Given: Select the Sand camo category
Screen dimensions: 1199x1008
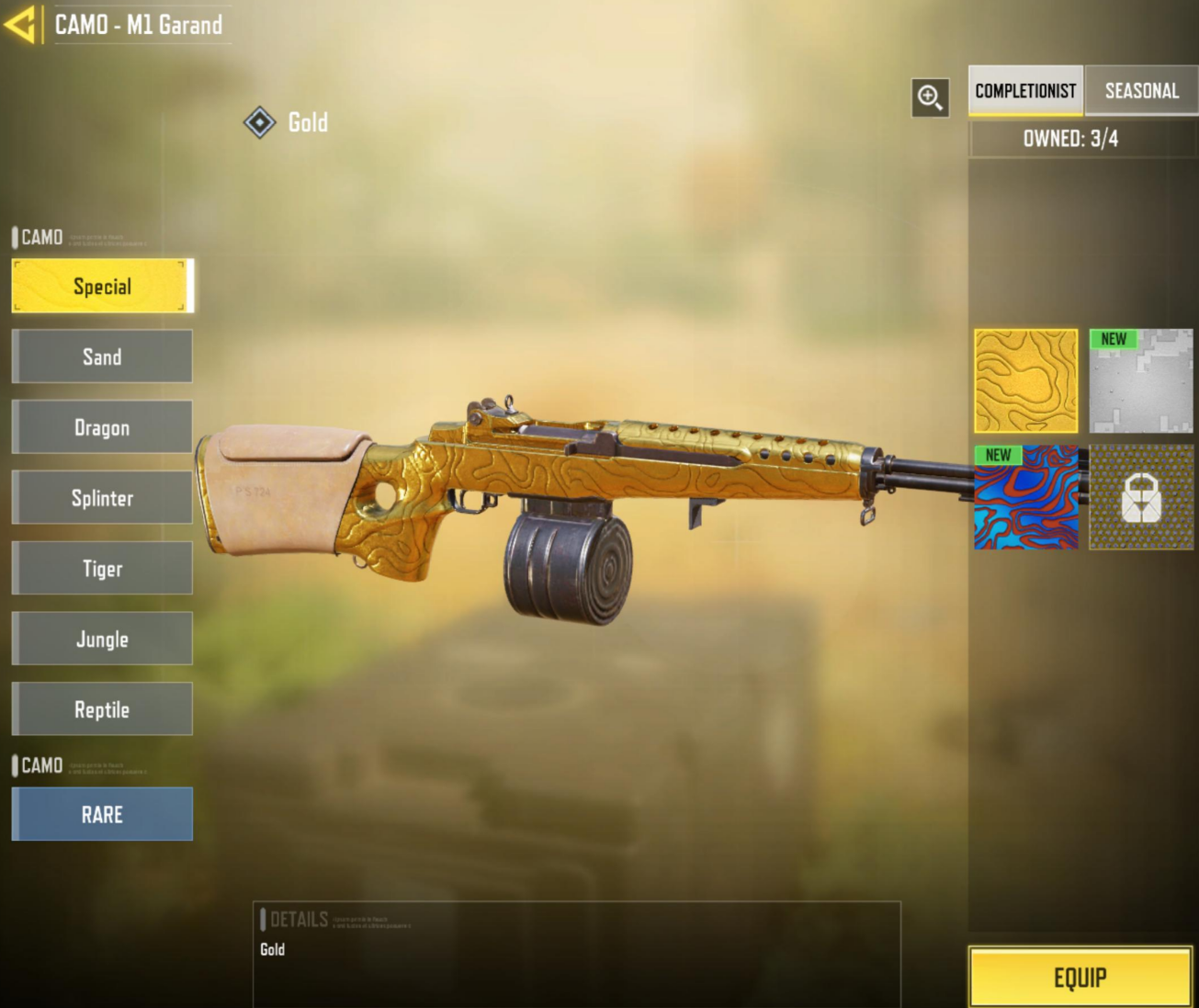Looking at the screenshot, I should (101, 357).
